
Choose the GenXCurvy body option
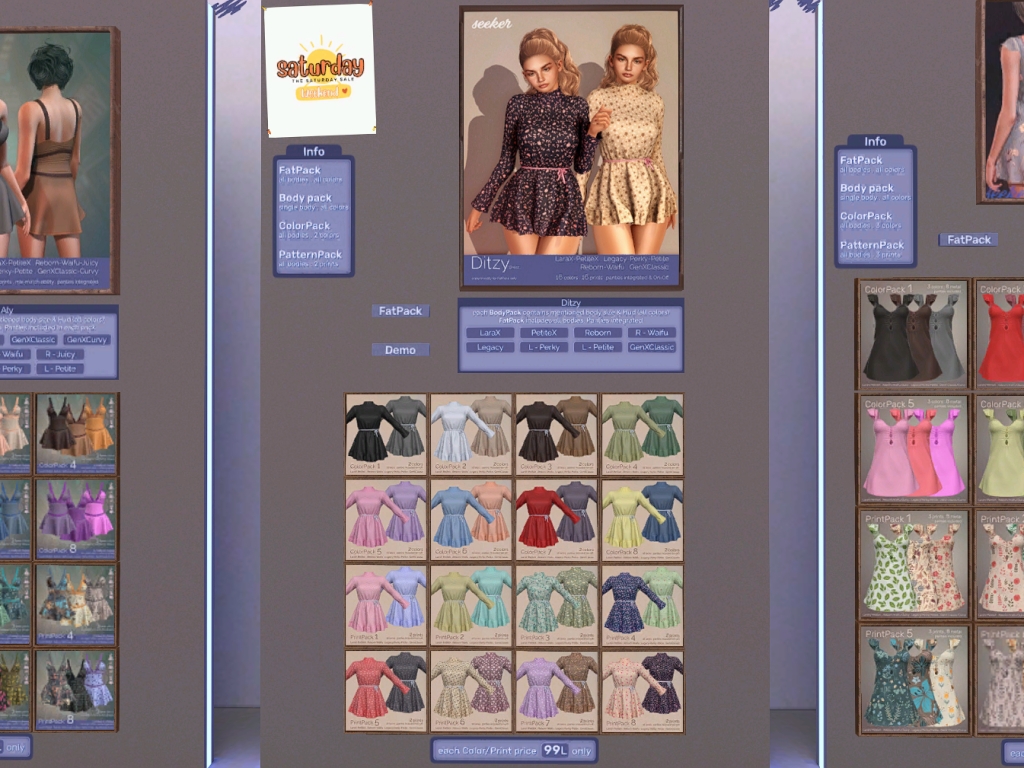click(88, 340)
